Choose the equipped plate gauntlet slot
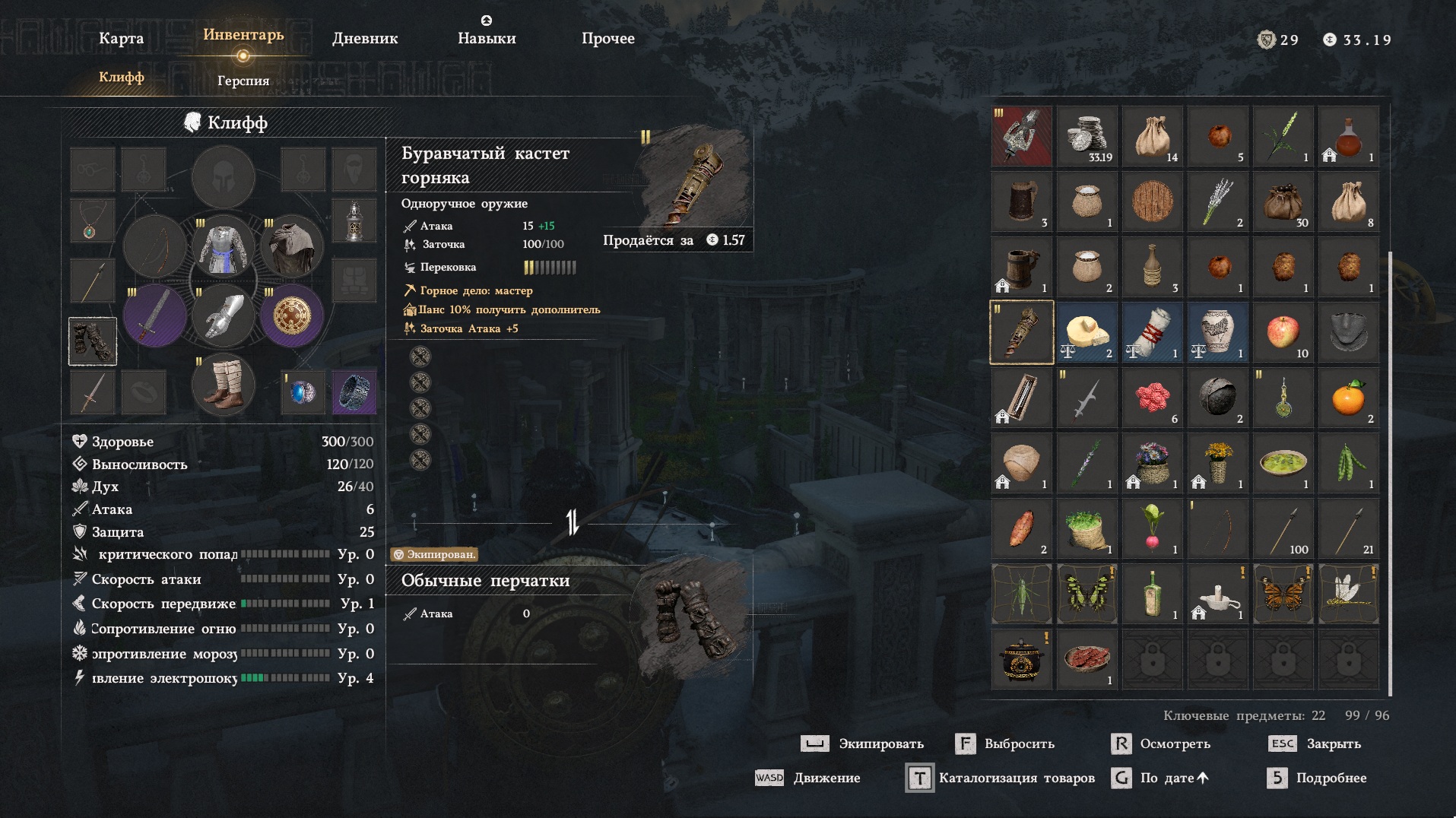This screenshot has width=1456, height=818. tap(223, 315)
